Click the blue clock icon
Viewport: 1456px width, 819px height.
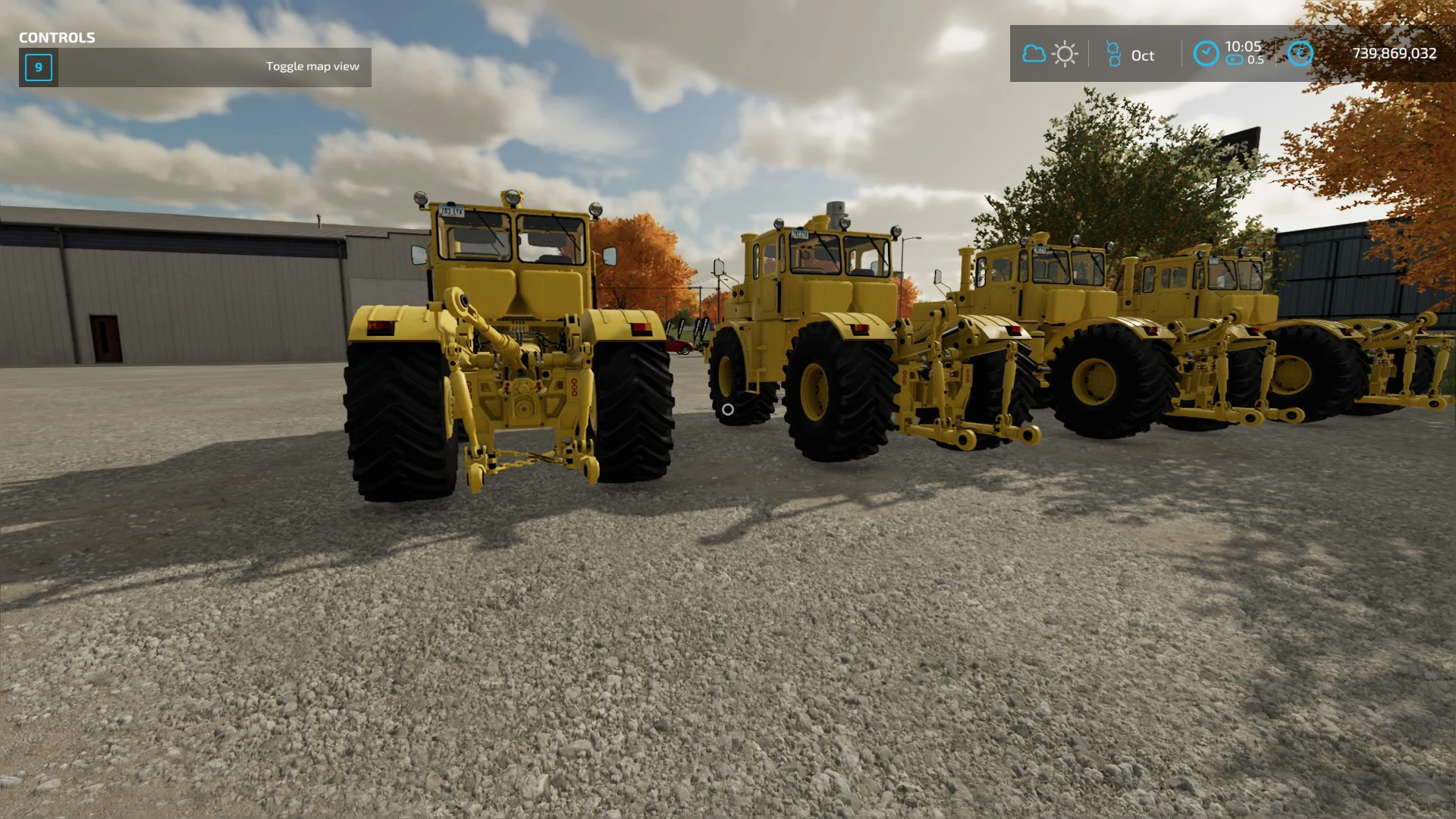1206,54
